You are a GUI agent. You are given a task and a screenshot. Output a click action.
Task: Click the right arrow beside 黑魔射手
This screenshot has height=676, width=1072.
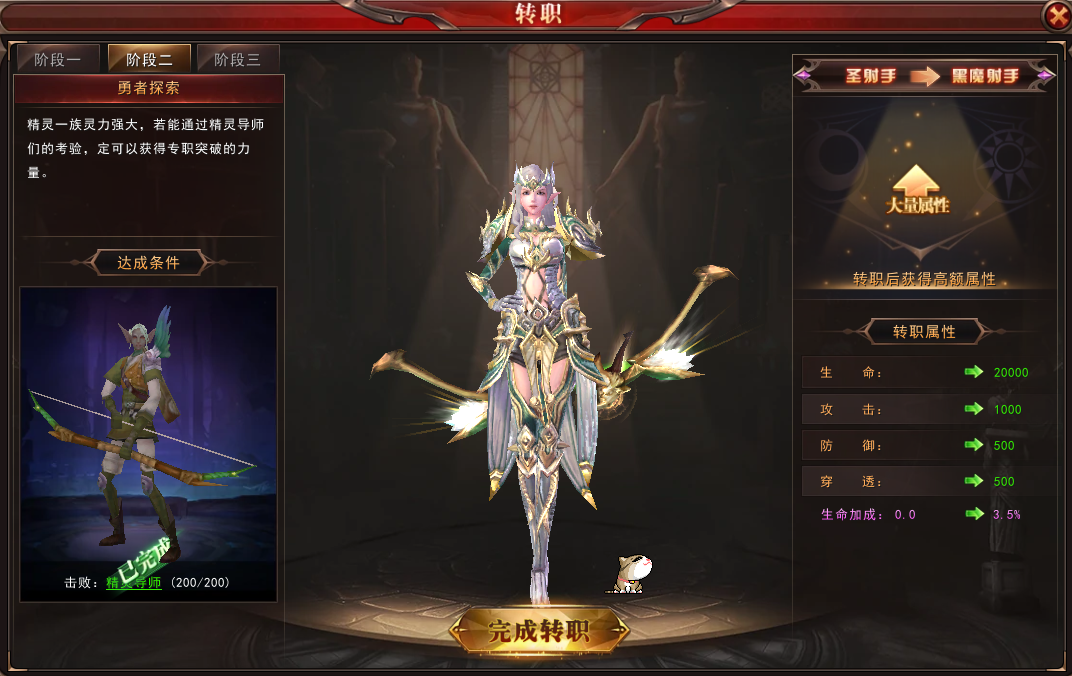[x=1045, y=75]
